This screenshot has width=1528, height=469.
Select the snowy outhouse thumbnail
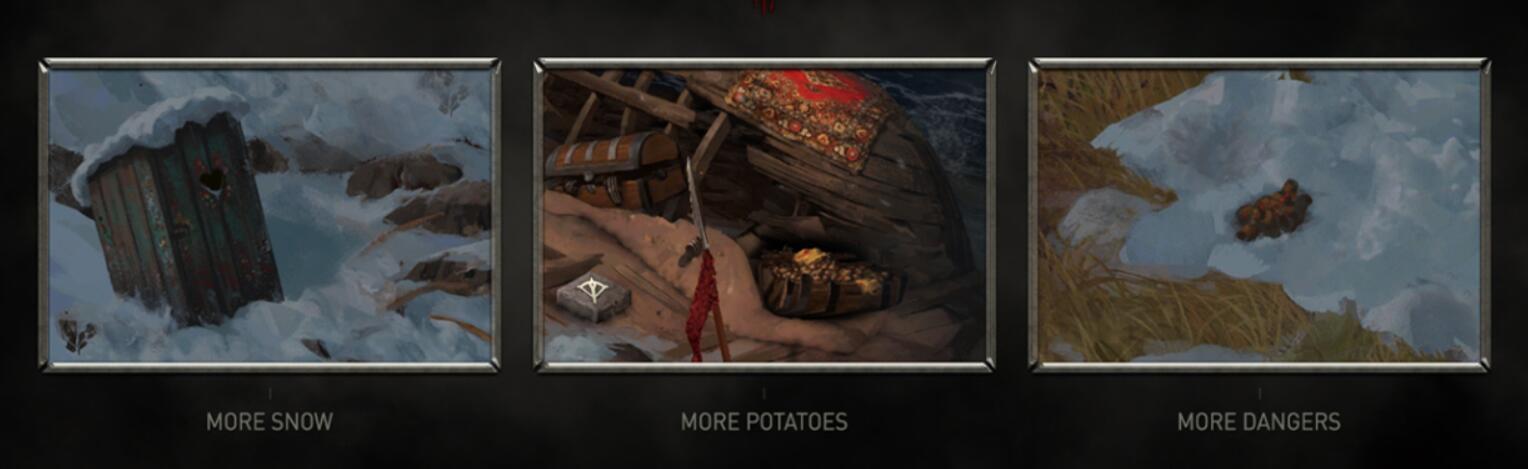tap(269, 215)
